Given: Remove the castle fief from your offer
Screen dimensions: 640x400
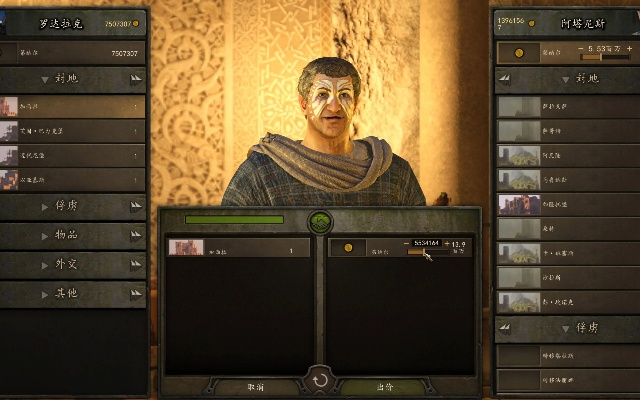Looking at the screenshot, I should (x=238, y=248).
